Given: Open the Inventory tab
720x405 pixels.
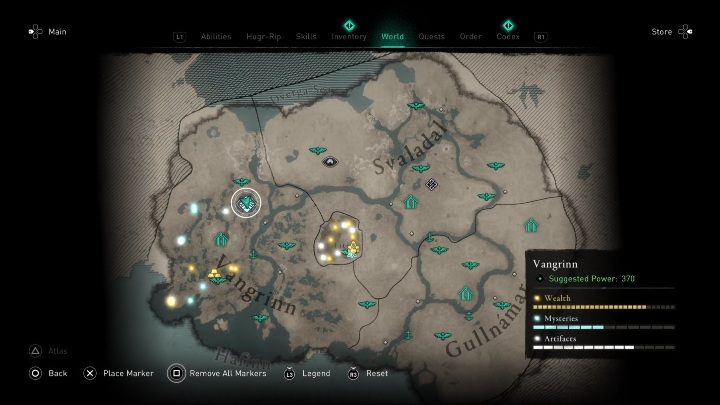Looking at the screenshot, I should tap(349, 37).
